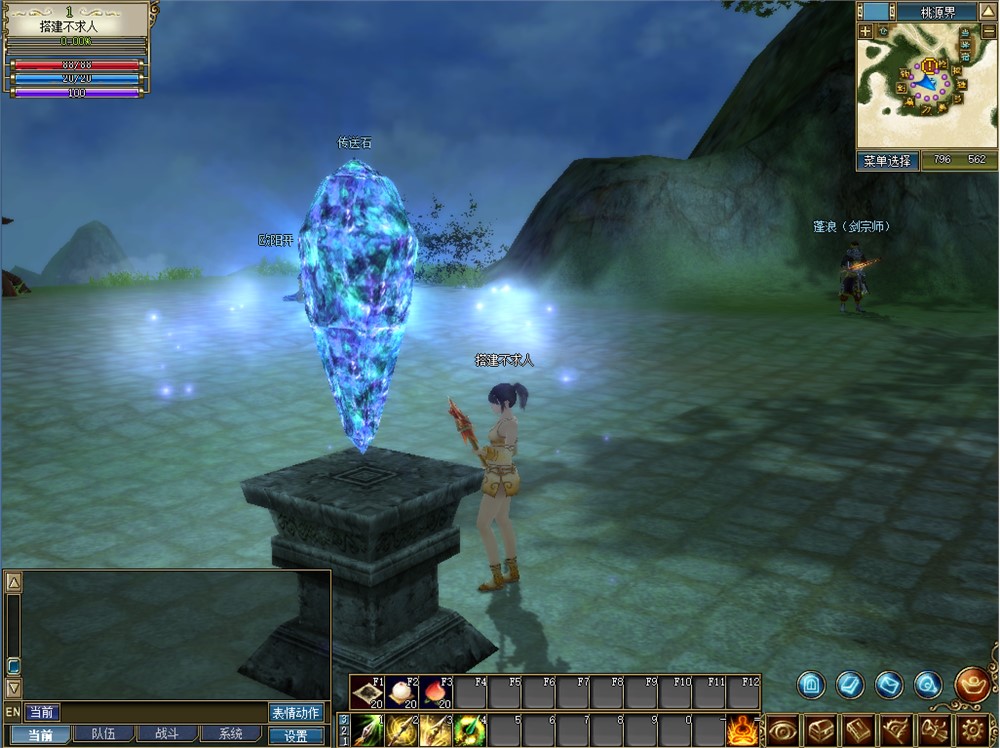Viewport: 1000px width, 748px height.
Task: Use the peach item in the F3 slot
Action: [436, 692]
